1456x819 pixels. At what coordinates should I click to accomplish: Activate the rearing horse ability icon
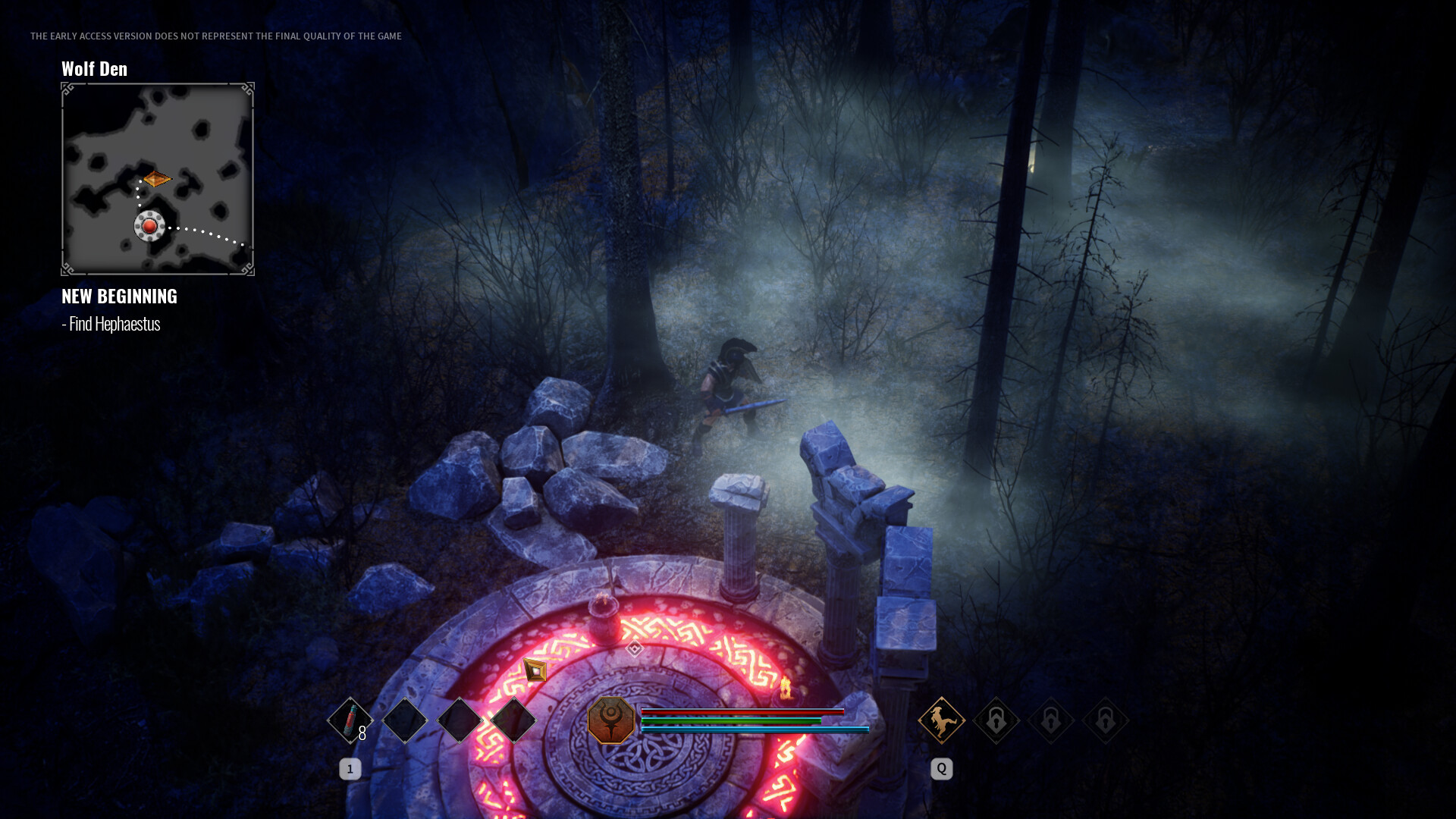941,720
